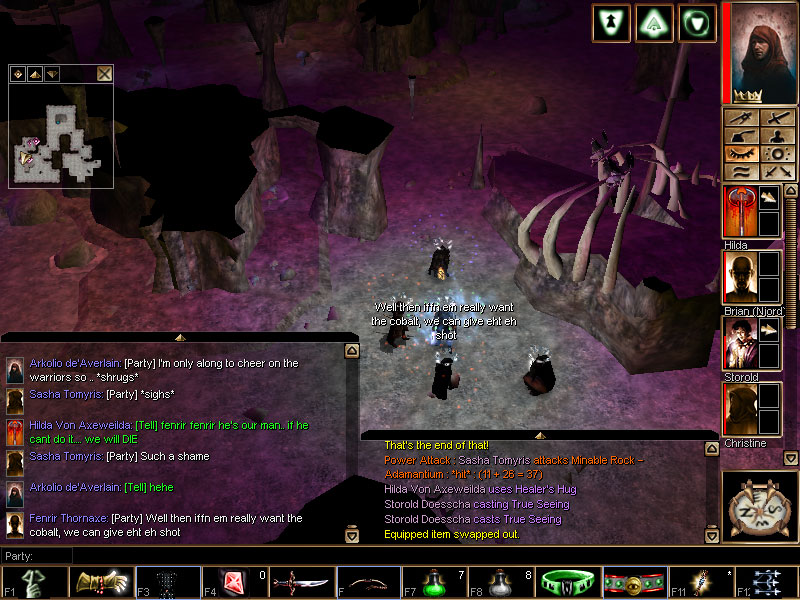
Task: Use the grey potion in F8 slot
Action: pyautogui.click(x=502, y=581)
